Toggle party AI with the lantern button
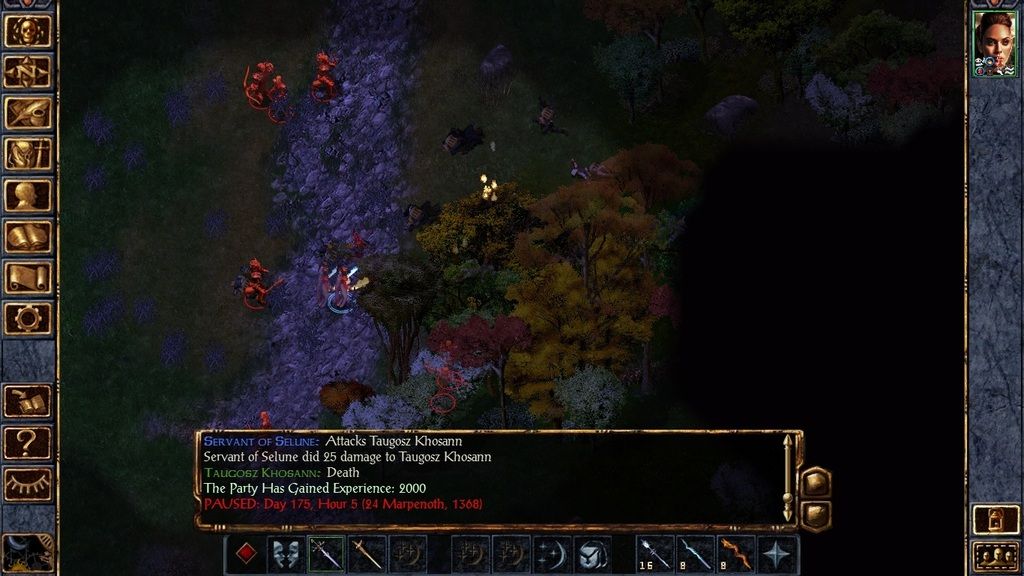The width and height of the screenshot is (1024, 576). [996, 520]
